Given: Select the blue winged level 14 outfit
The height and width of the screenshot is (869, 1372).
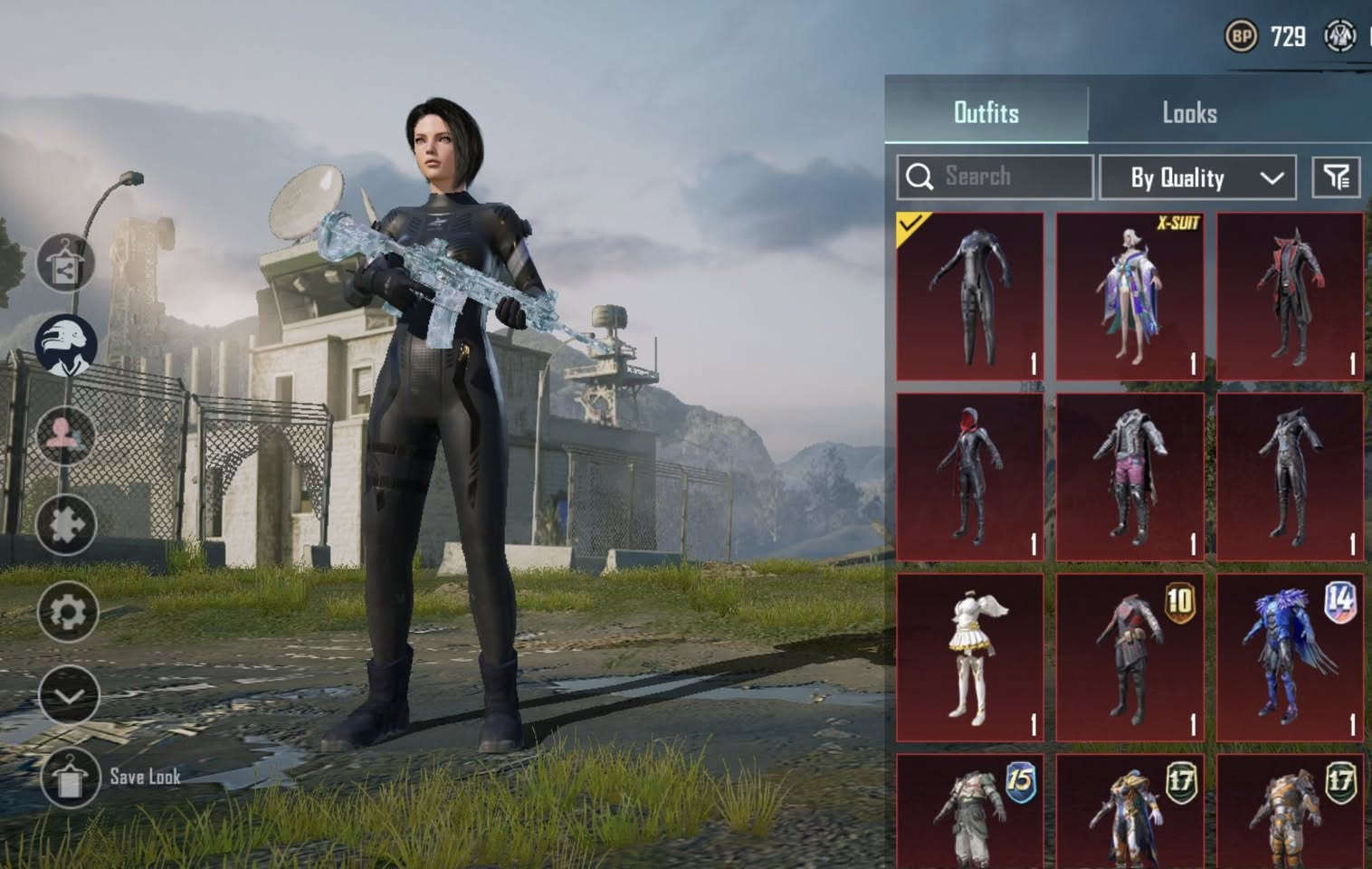Looking at the screenshot, I should 1290,656.
